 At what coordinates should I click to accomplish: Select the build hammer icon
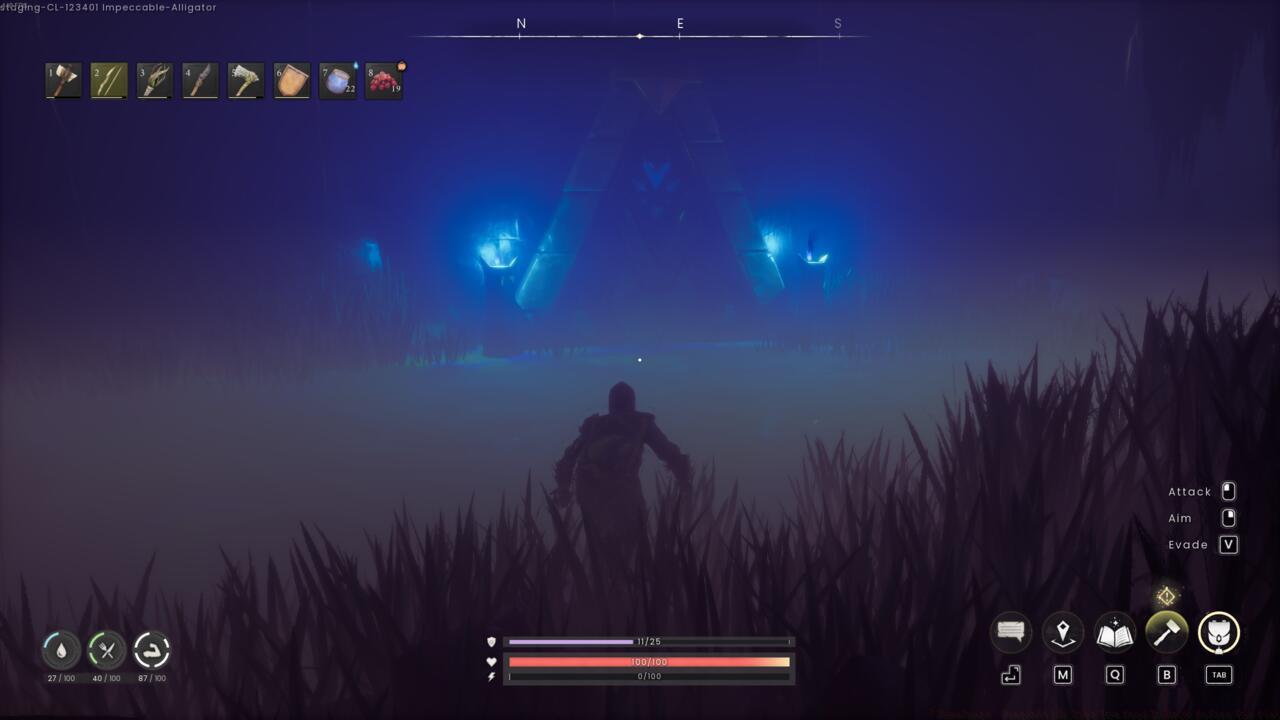(x=1166, y=631)
